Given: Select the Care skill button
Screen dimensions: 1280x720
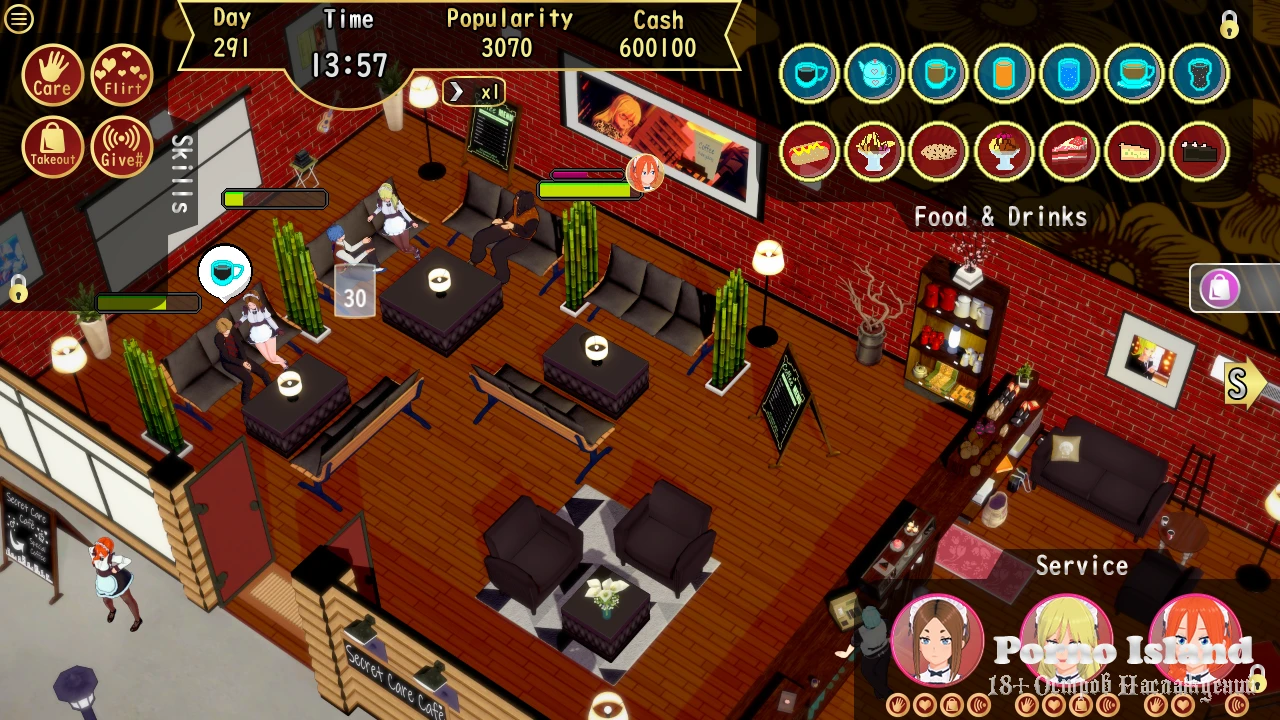Looking at the screenshot, I should click(x=52, y=75).
